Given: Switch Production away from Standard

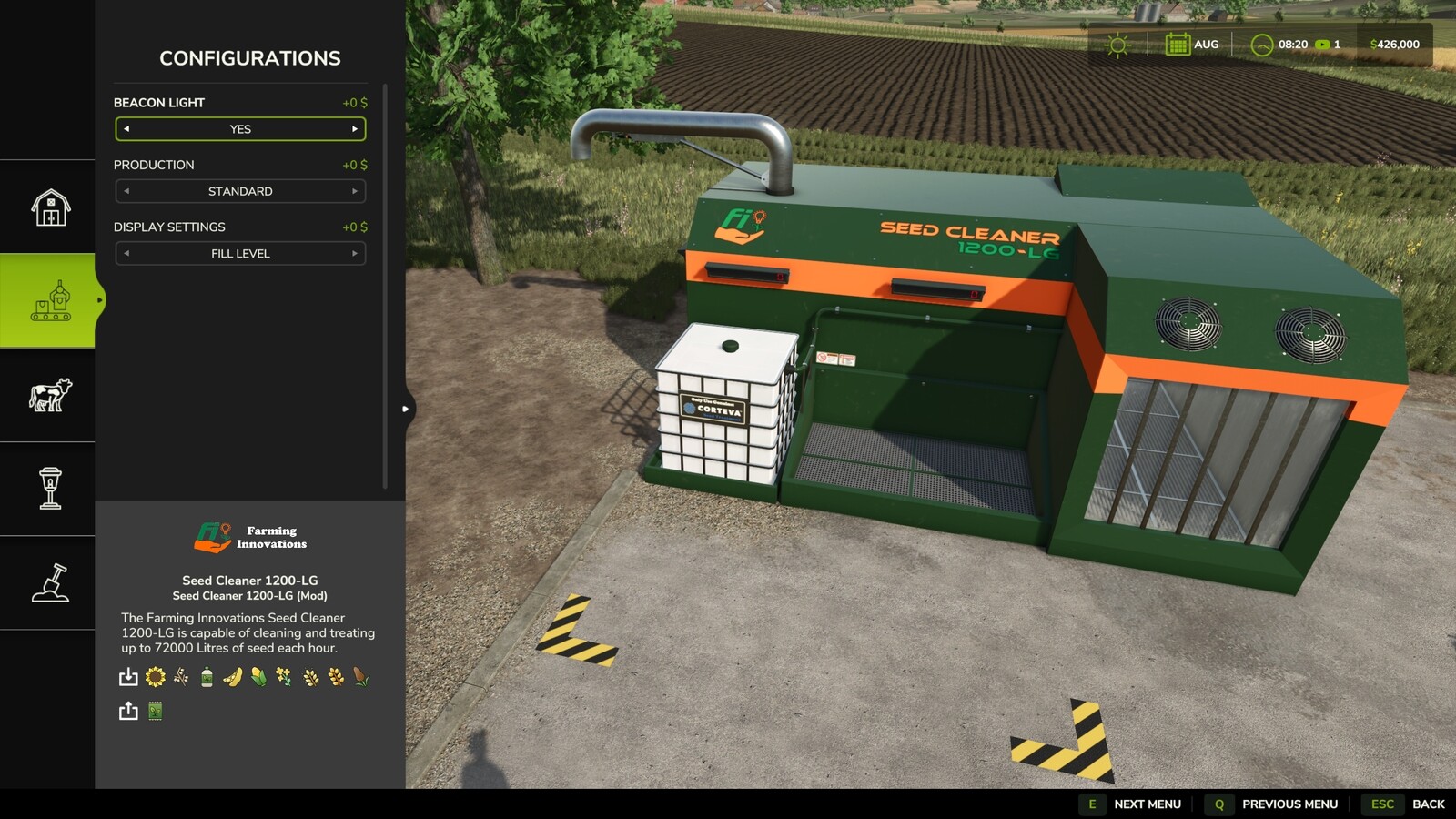Looking at the screenshot, I should [x=240, y=191].
